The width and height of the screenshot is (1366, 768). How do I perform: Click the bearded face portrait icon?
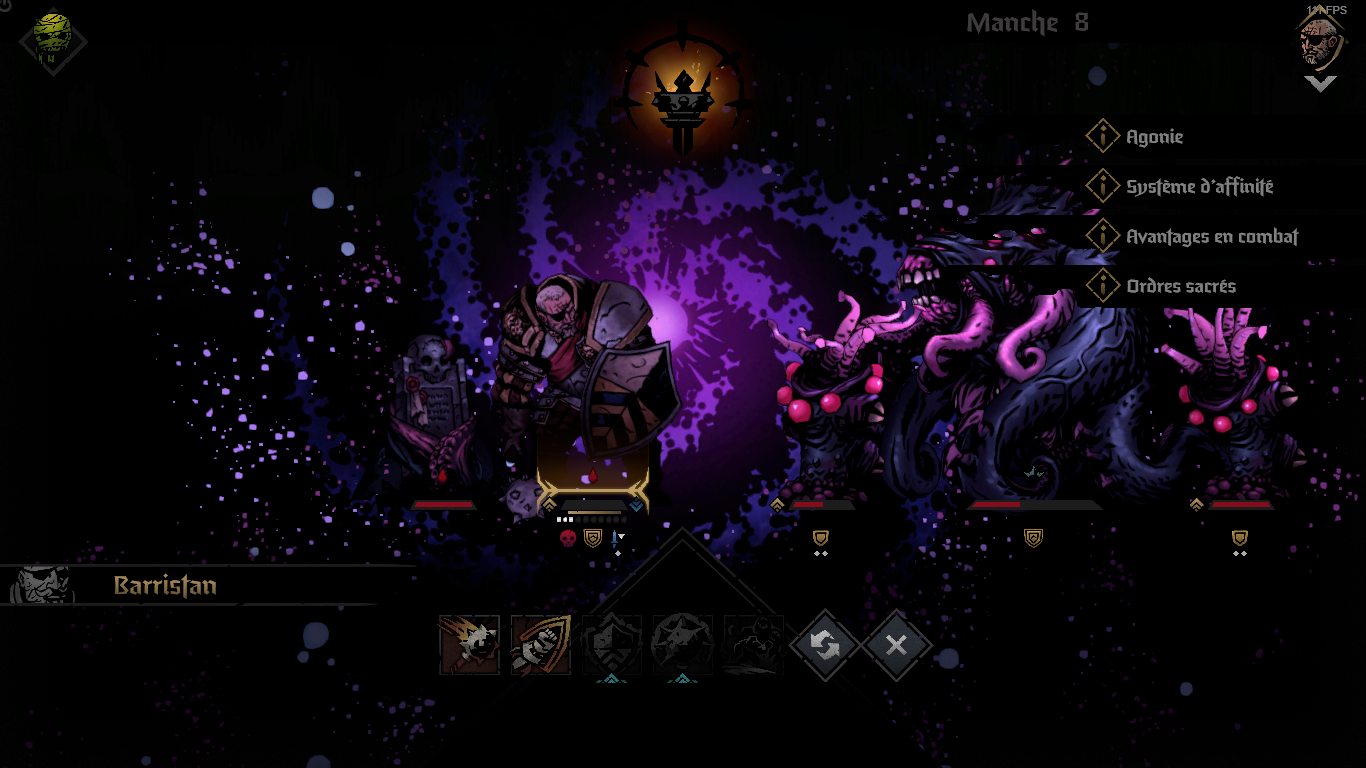point(1320,40)
